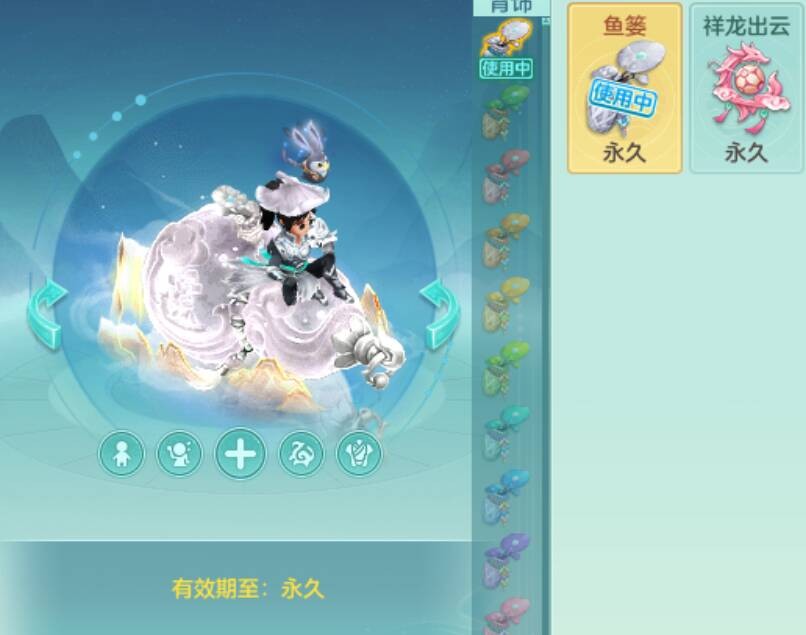The image size is (806, 635).
Task: Open the waving emote pose button
Action: [x=180, y=455]
